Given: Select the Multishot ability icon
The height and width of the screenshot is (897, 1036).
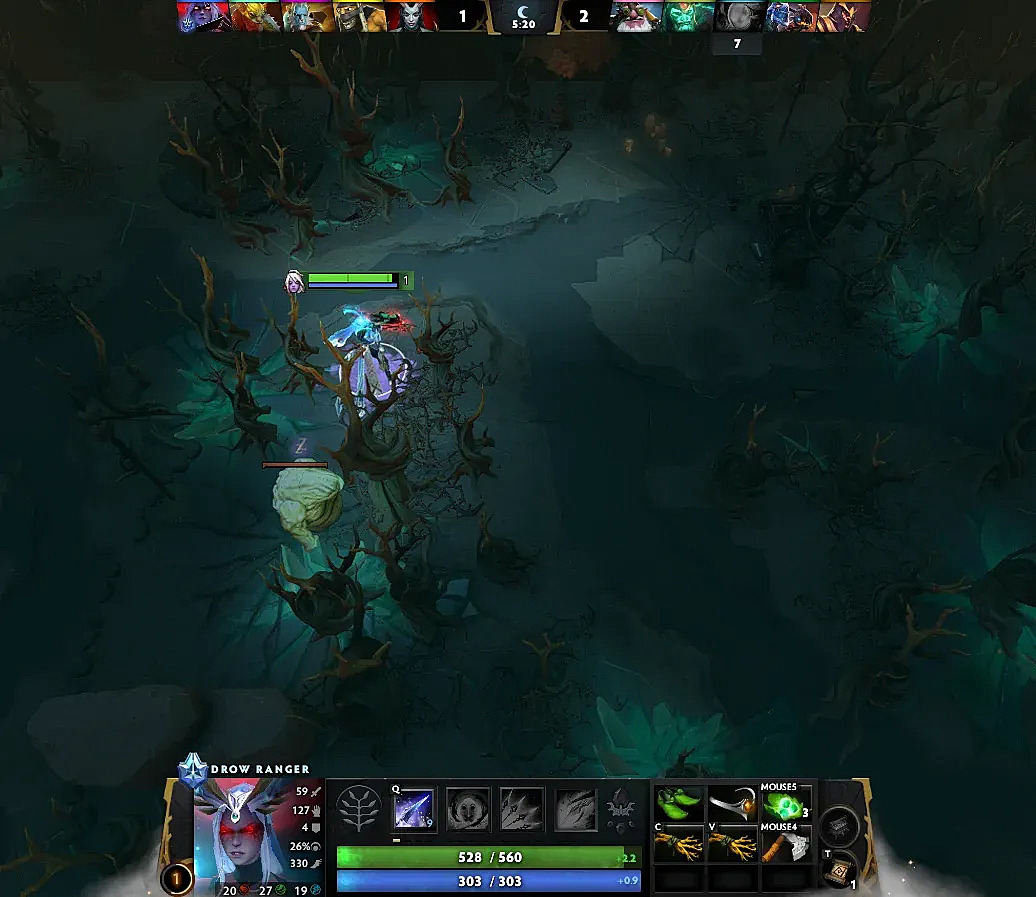Looking at the screenshot, I should click(x=522, y=809).
